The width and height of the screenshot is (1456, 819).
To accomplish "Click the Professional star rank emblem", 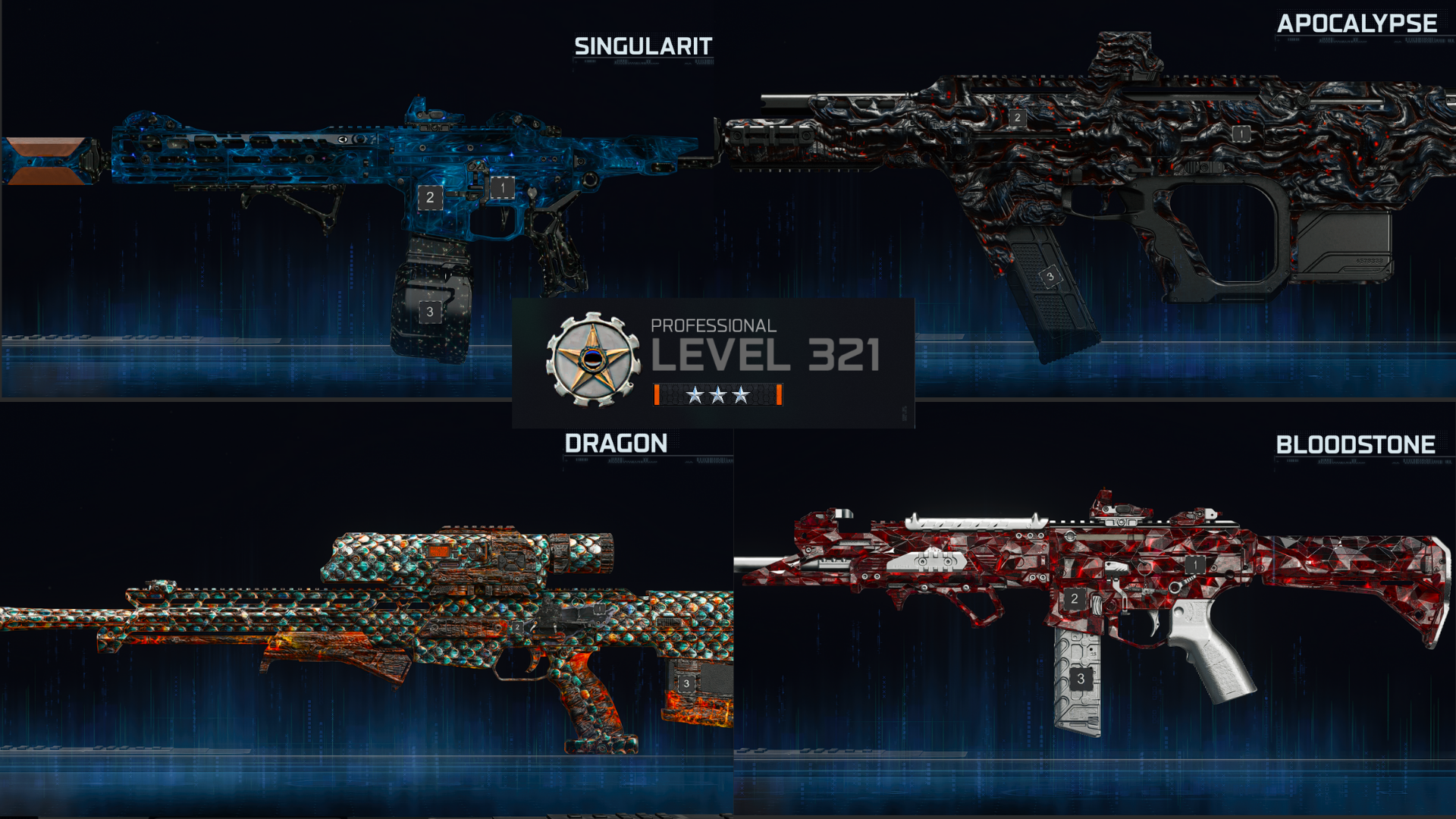I will [593, 359].
